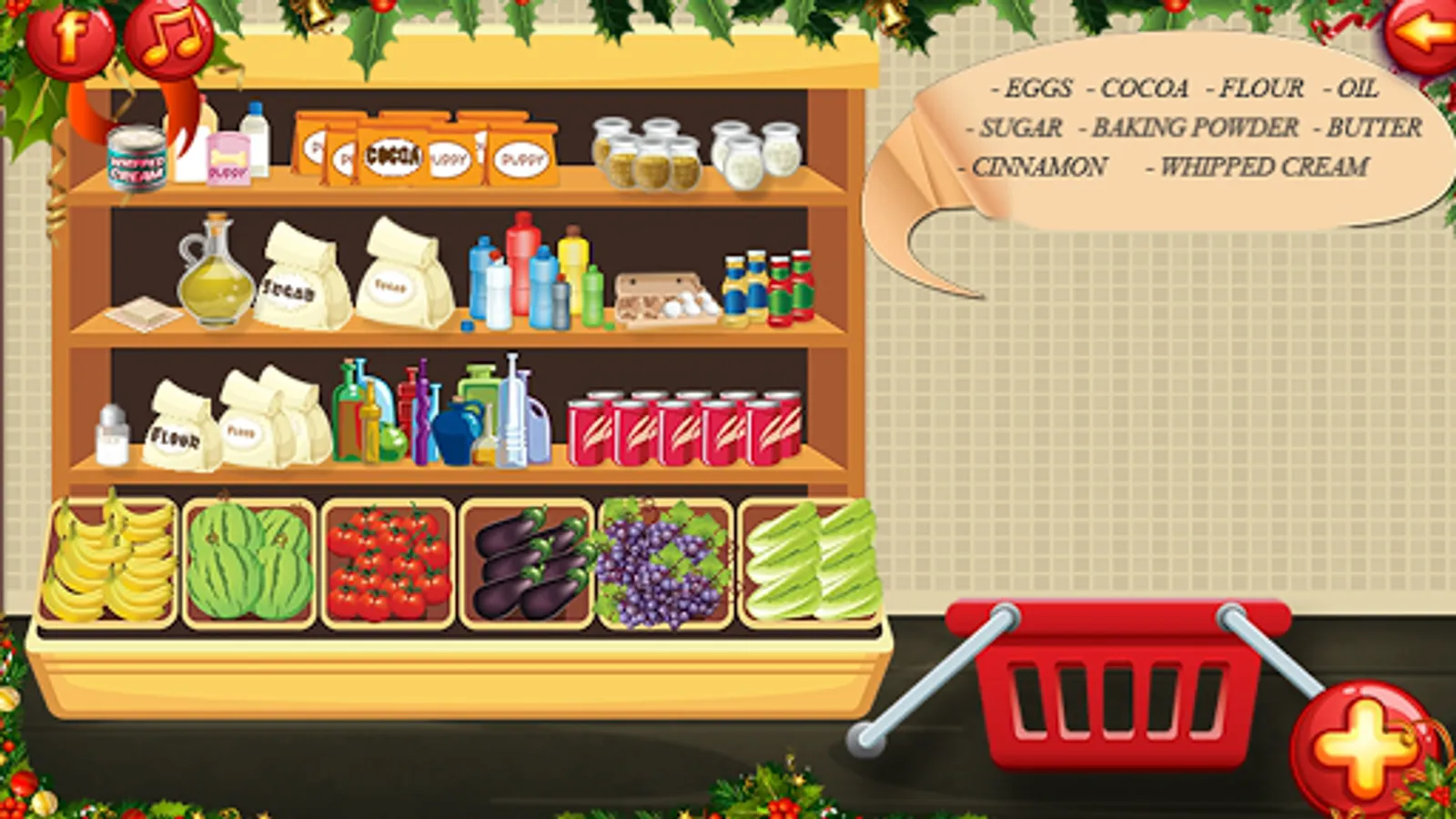This screenshot has width=1456, height=819.
Task: Click the tomatoes crate
Action: pos(391,564)
